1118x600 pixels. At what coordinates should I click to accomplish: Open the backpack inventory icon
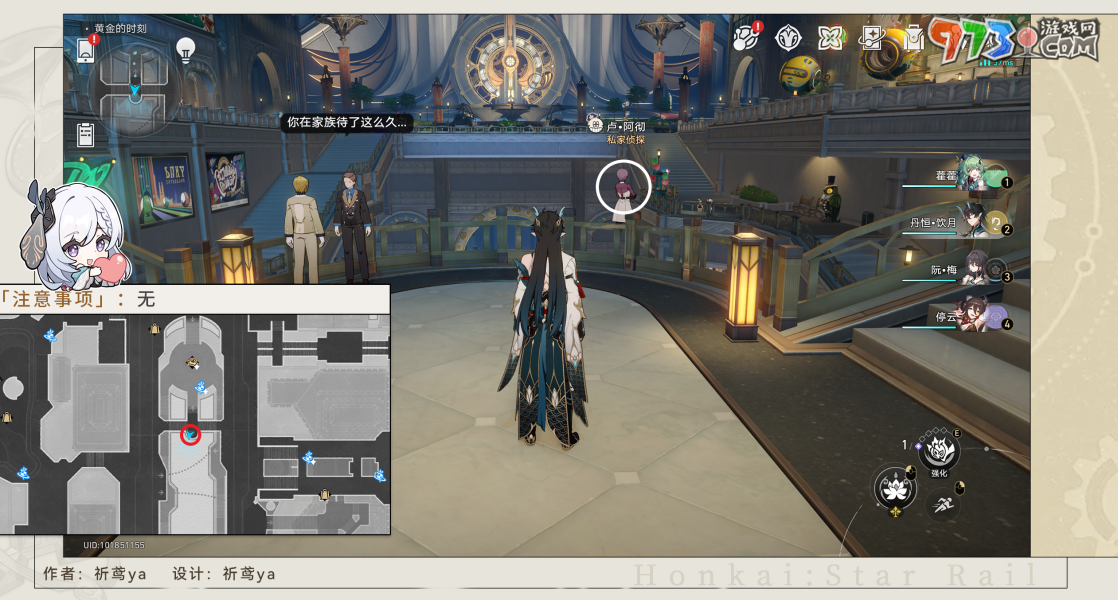[x=912, y=38]
